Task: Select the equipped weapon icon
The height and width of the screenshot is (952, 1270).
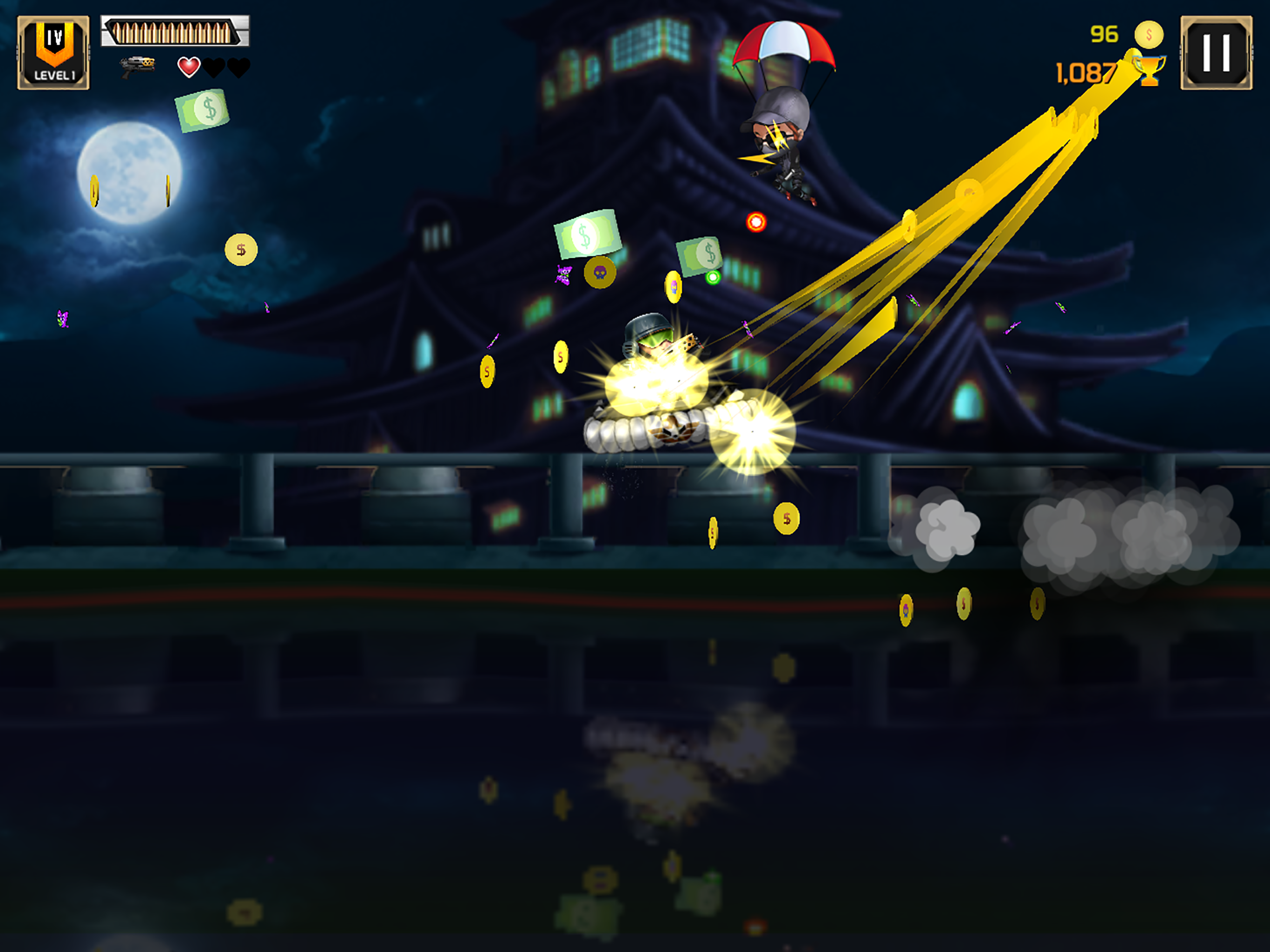Action: click(x=138, y=66)
